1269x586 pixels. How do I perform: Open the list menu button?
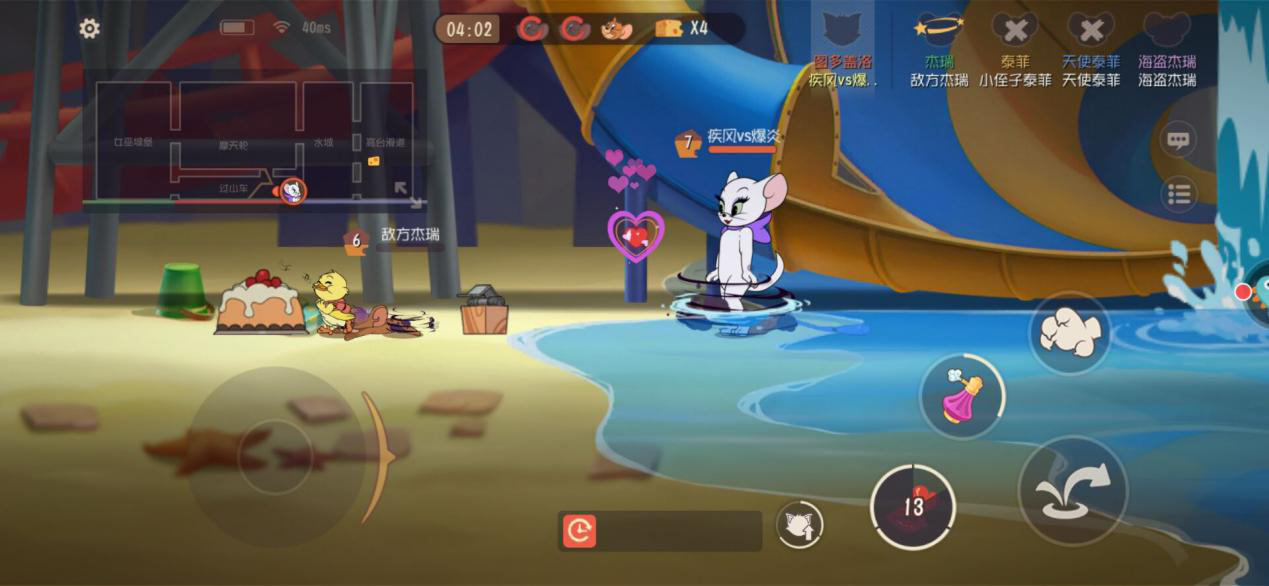tap(1179, 194)
